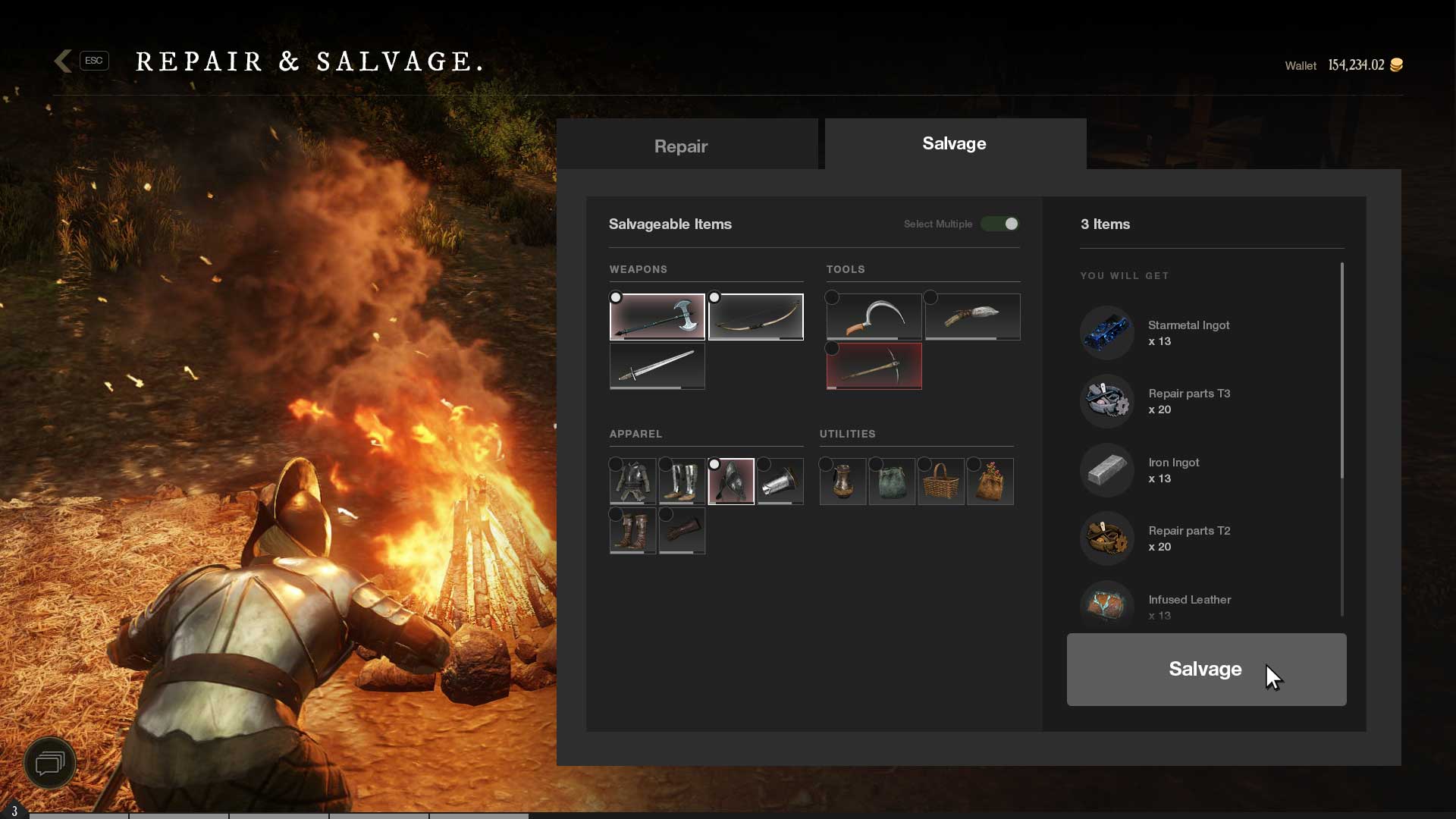1456x819 pixels.
Task: Confirm with the large Salvage button
Action: pyautogui.click(x=1206, y=669)
